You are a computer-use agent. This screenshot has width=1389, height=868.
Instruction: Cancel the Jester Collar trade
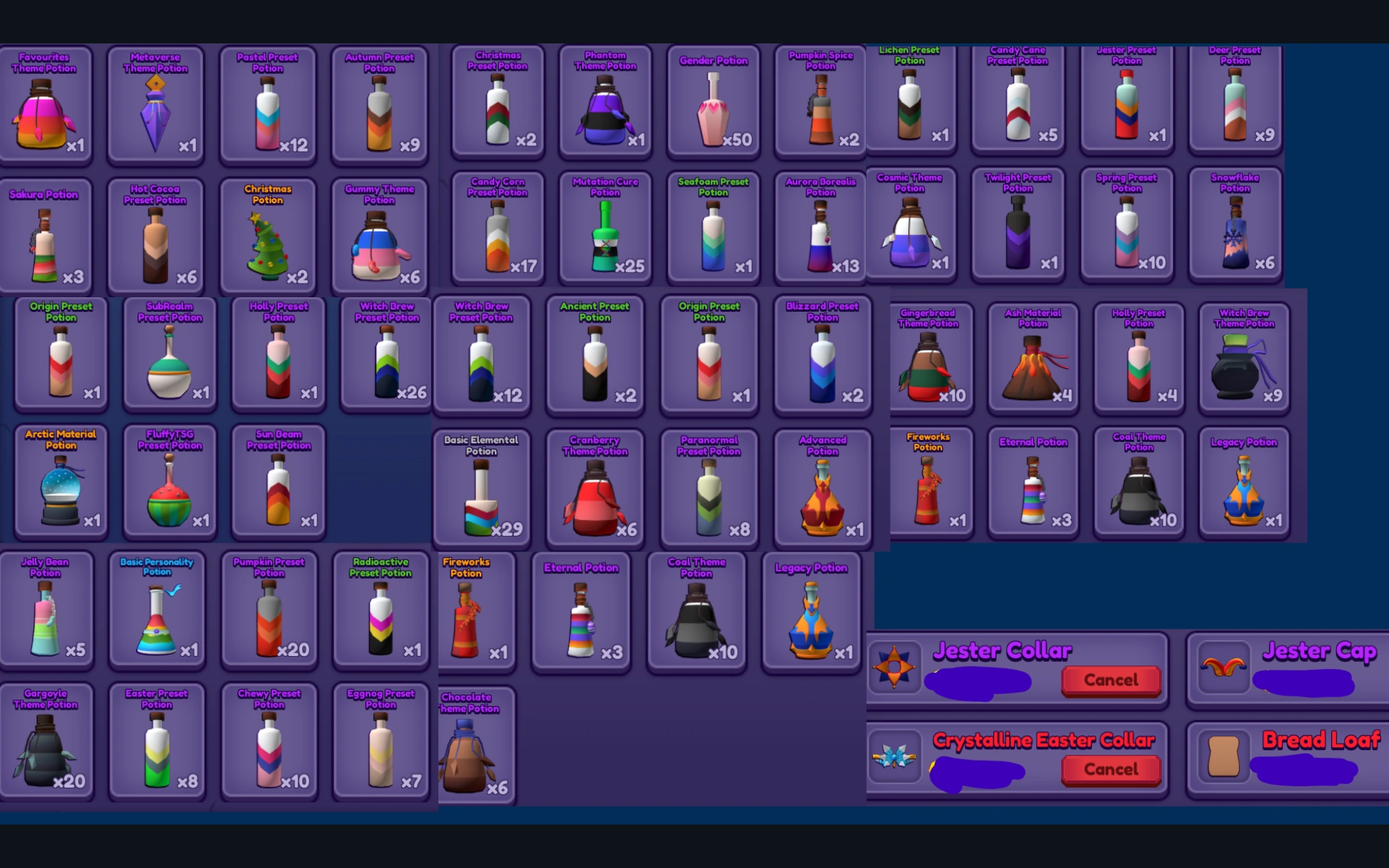[x=1111, y=680]
